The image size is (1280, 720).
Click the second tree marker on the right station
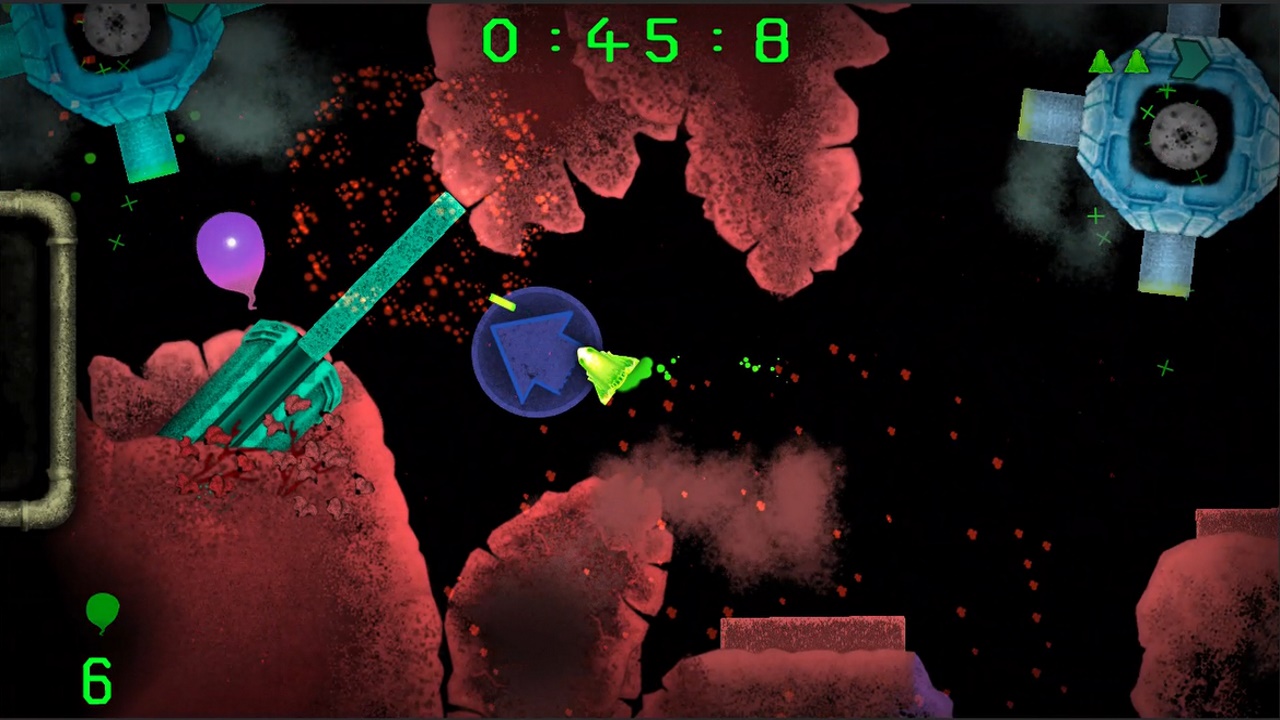1137,62
